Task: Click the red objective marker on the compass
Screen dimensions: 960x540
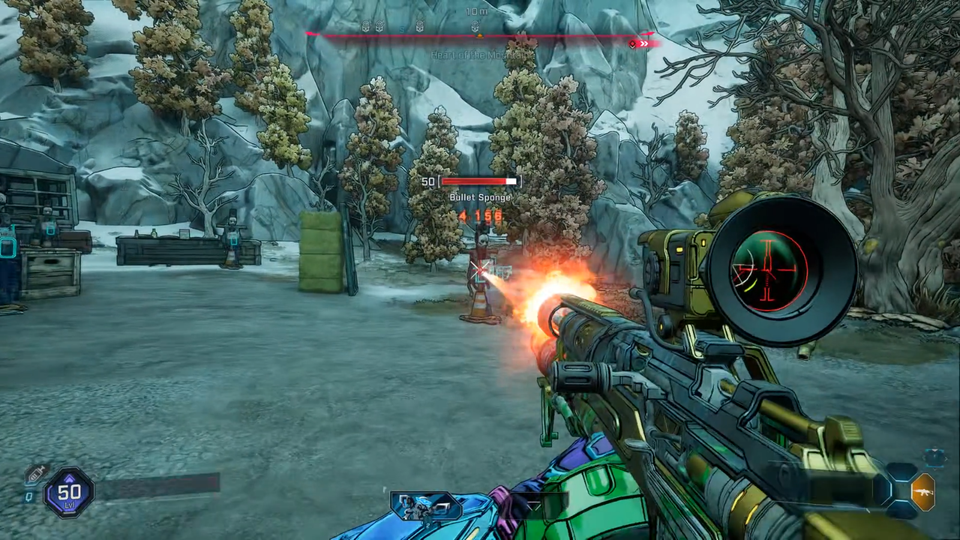Action: (x=633, y=43)
